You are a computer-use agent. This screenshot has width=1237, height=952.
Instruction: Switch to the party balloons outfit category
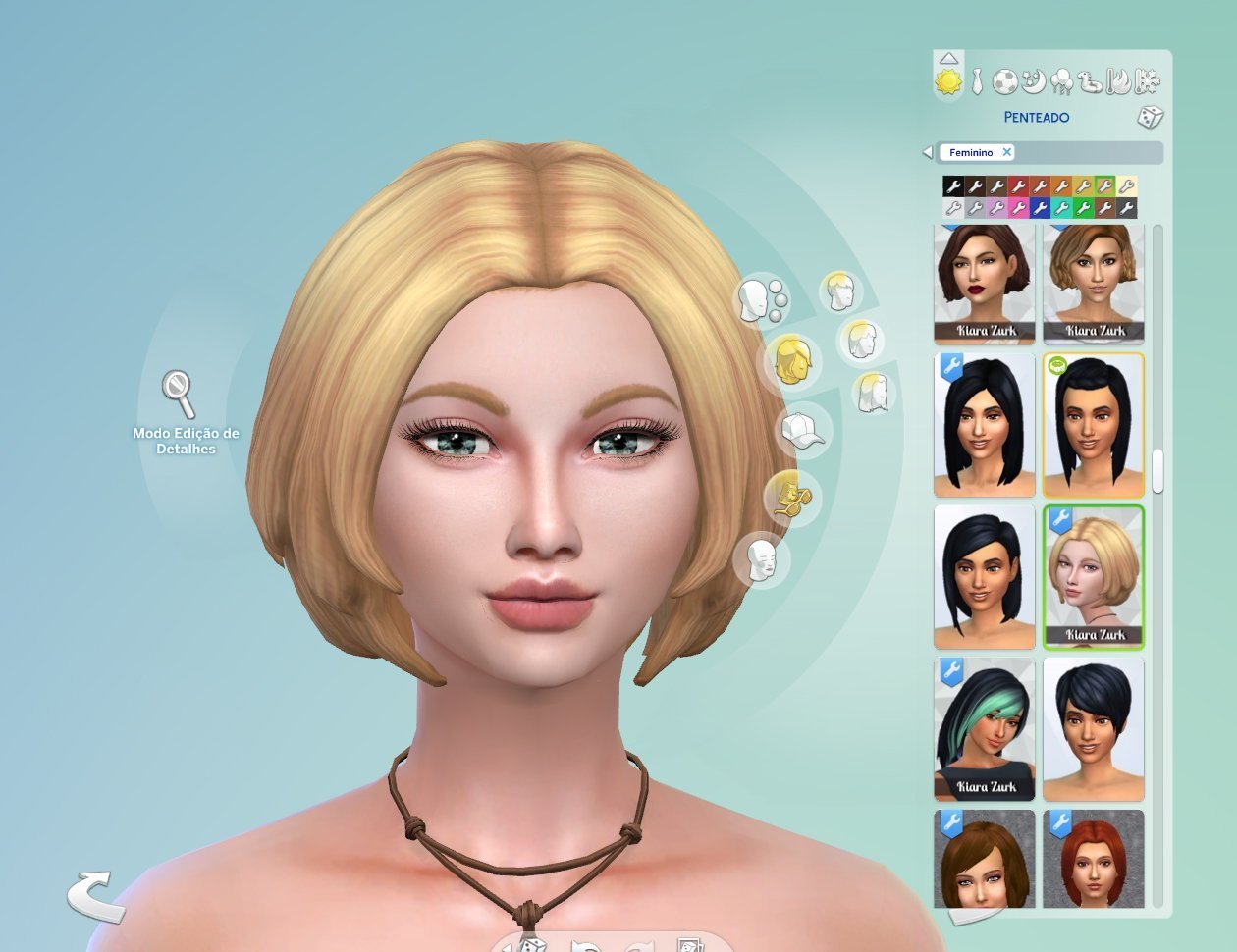pyautogui.click(x=1061, y=82)
